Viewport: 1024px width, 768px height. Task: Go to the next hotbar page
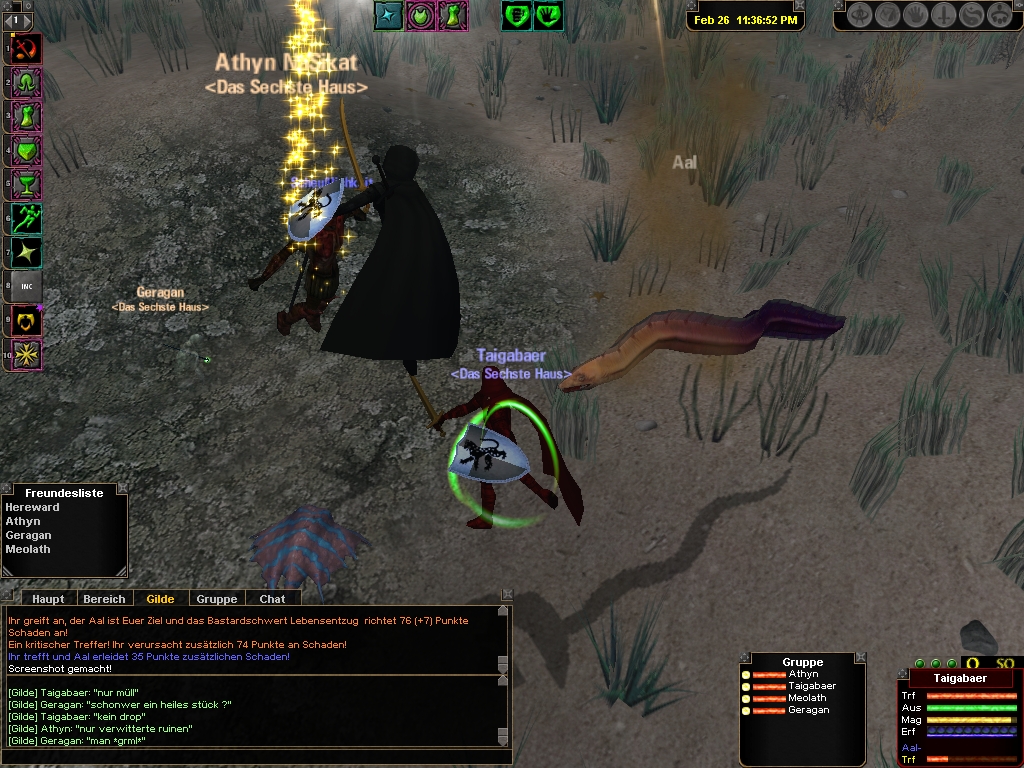click(x=28, y=20)
